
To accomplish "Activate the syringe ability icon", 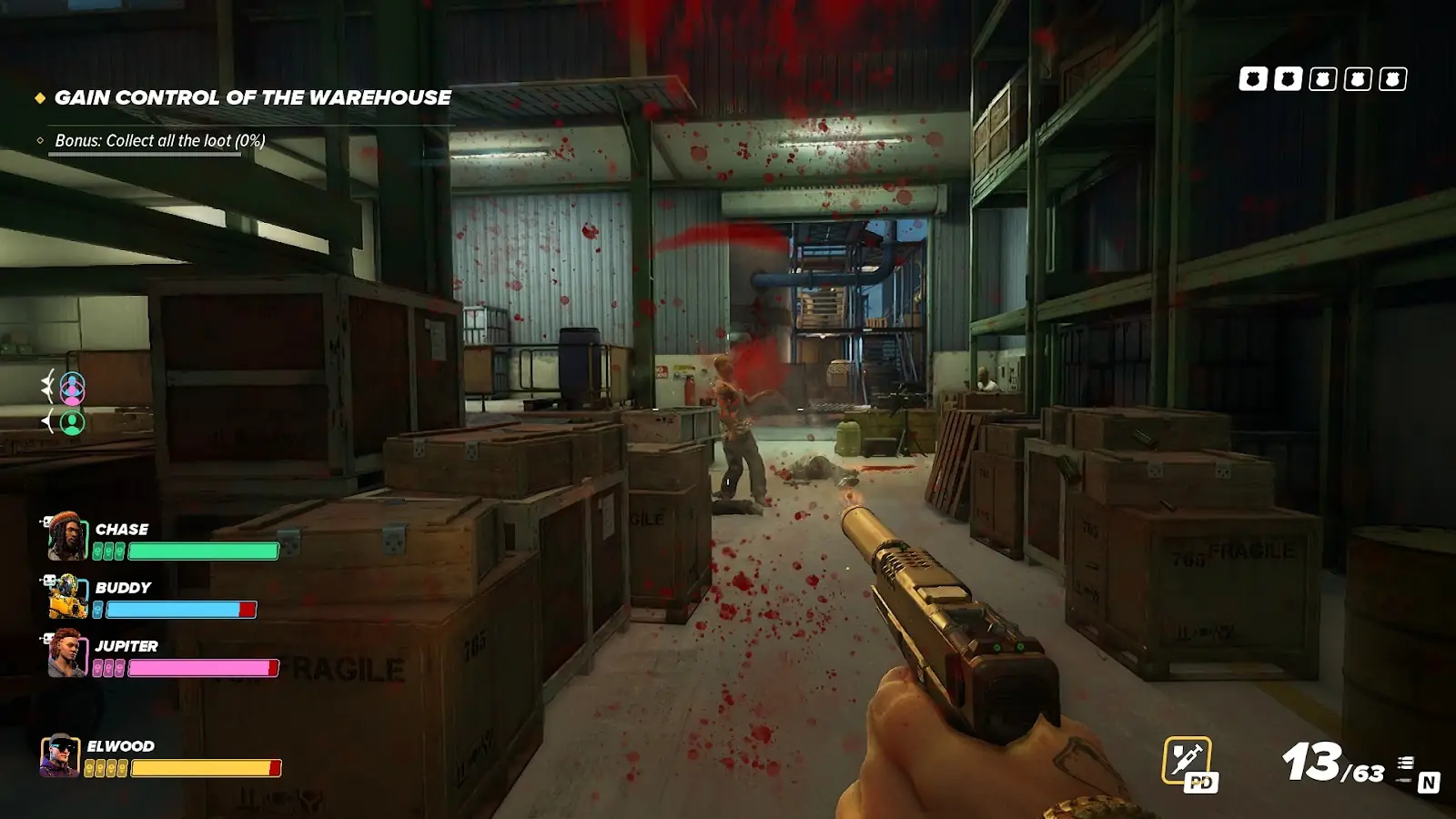I will (1187, 759).
